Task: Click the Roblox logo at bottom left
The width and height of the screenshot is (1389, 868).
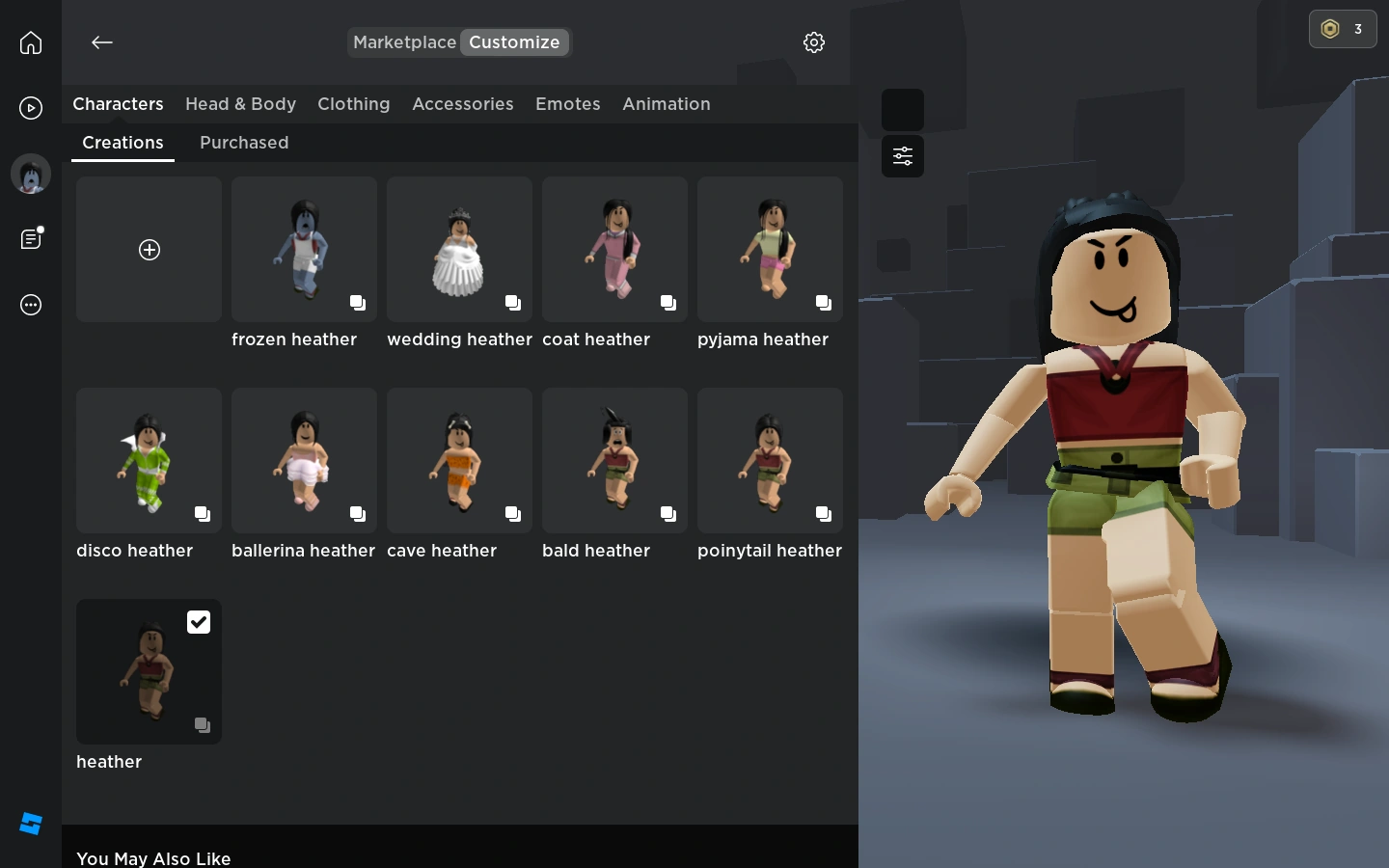Action: [31, 824]
